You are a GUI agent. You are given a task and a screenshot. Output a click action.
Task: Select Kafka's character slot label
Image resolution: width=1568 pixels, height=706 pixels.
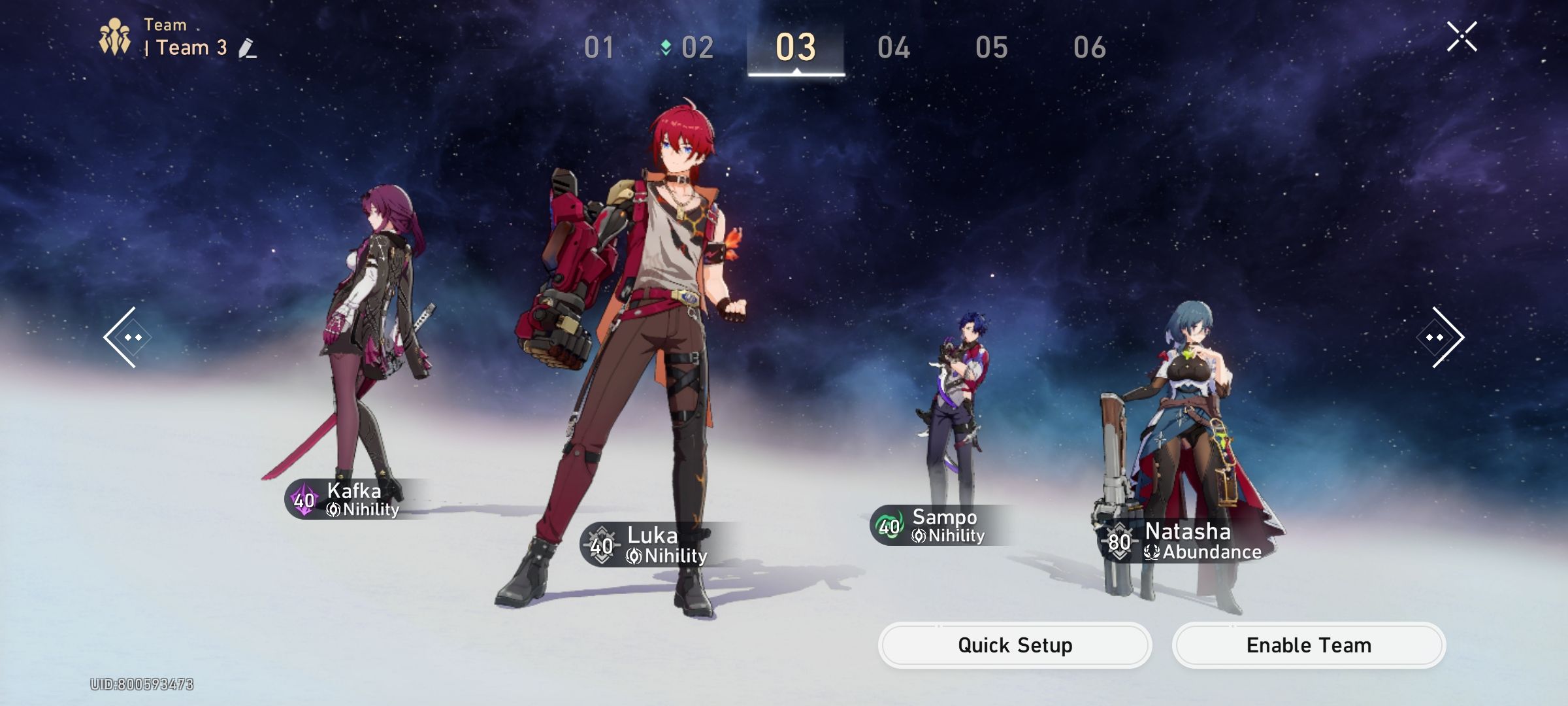[353, 499]
